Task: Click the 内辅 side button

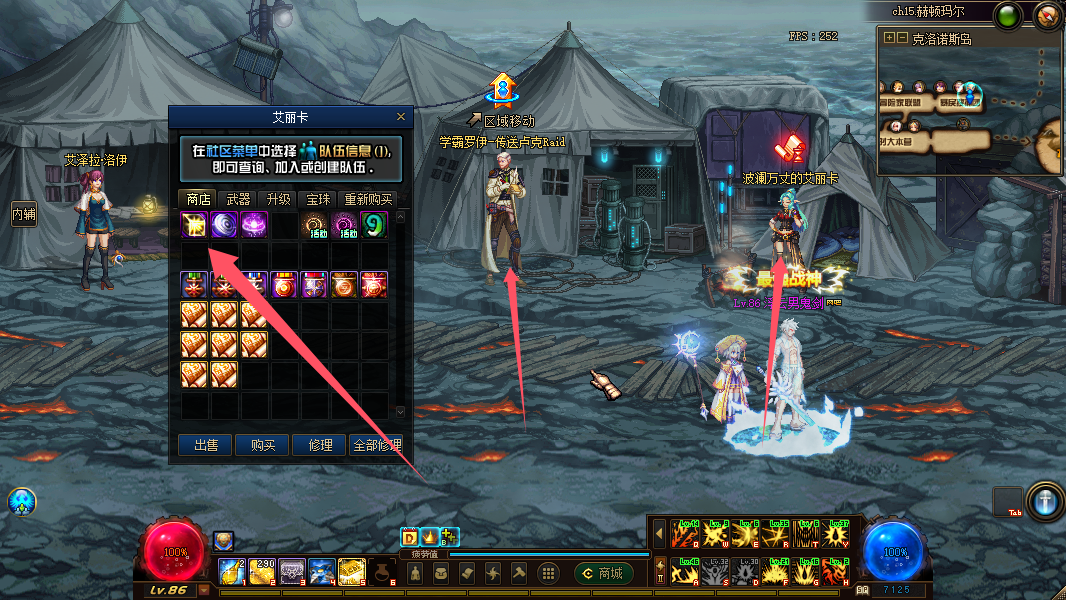Action: coord(23,213)
